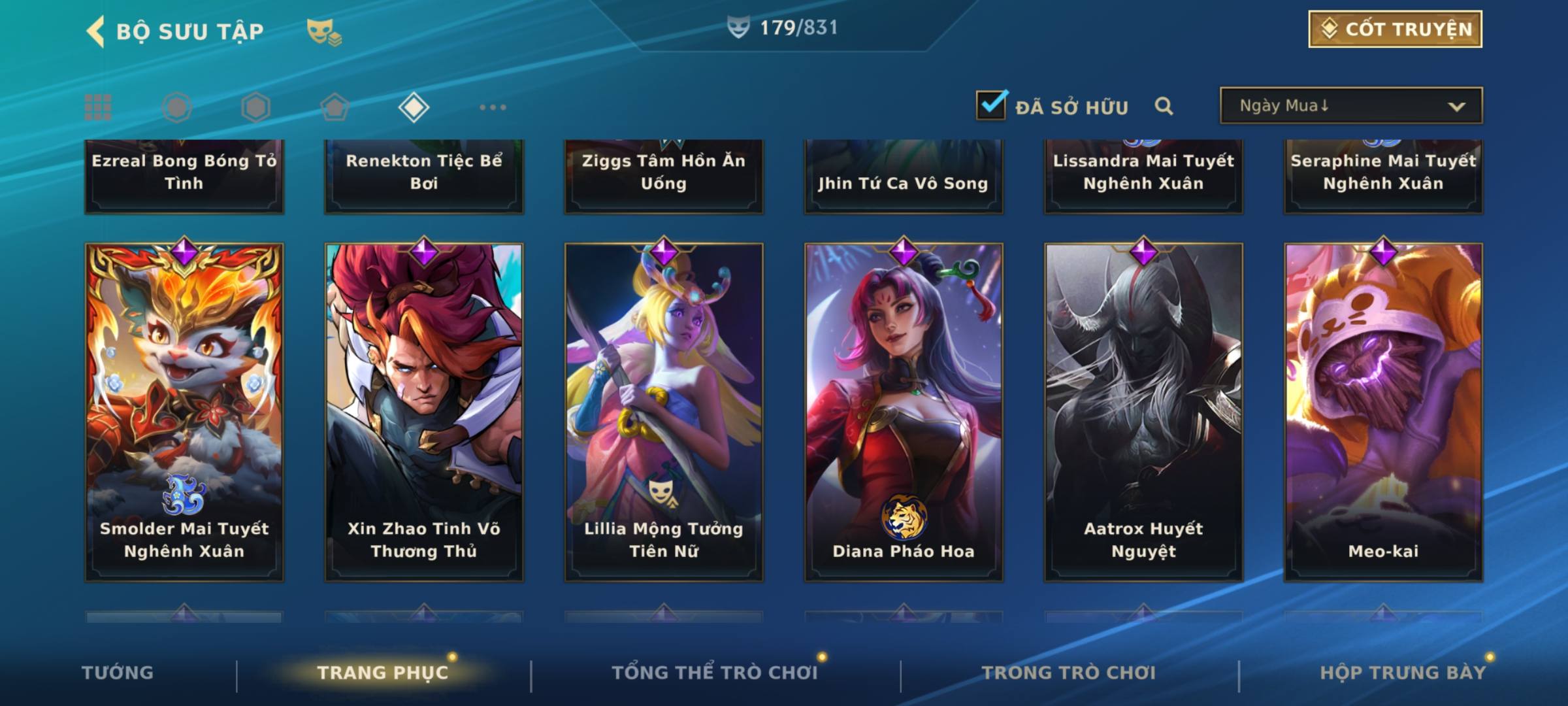Show more filters via three dots
The width and height of the screenshot is (1568, 706).
(493, 107)
